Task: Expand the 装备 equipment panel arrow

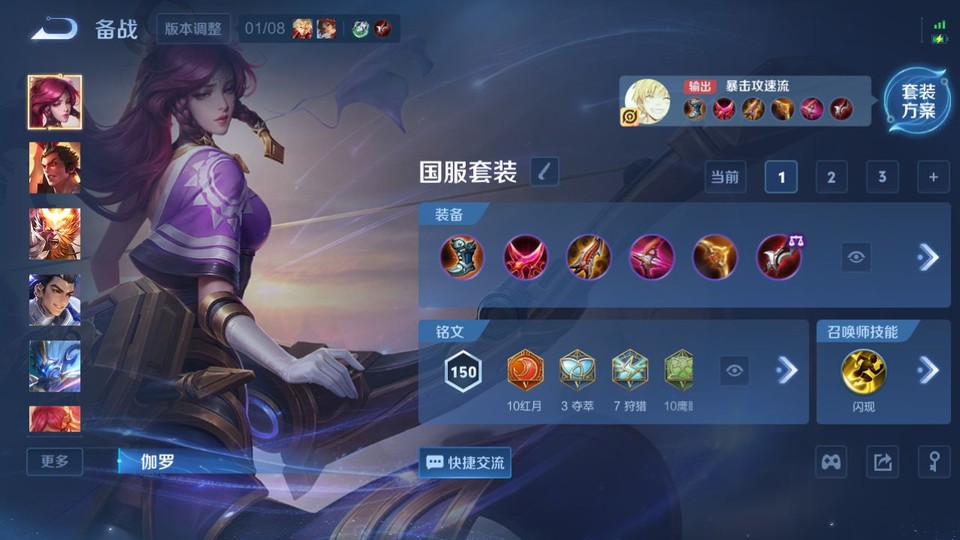Action: click(x=928, y=257)
